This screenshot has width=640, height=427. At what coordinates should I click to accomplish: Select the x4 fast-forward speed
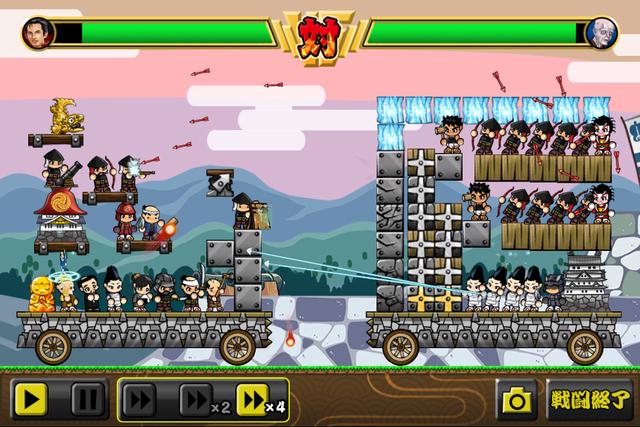click(x=260, y=401)
